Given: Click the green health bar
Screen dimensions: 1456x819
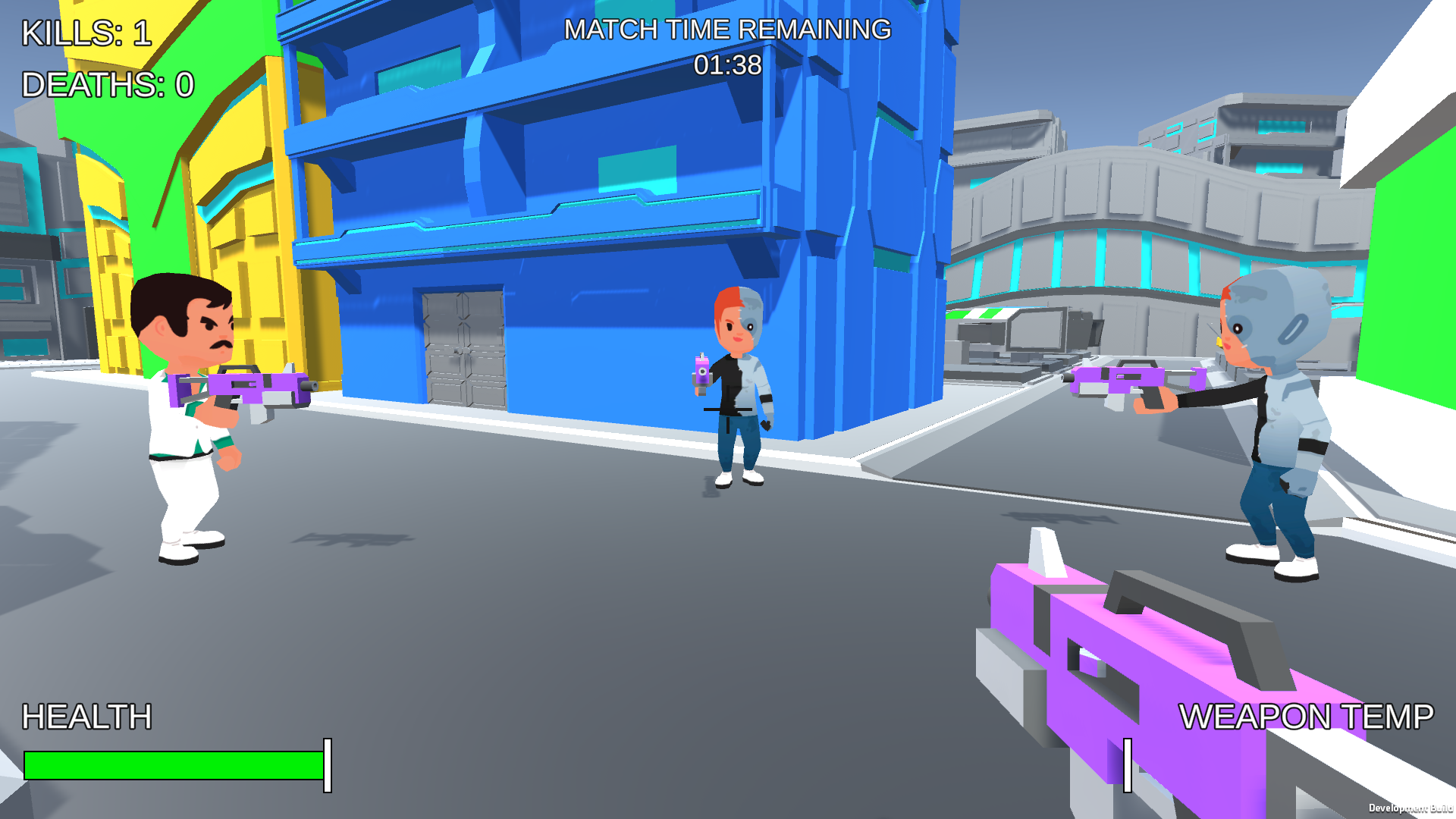Looking at the screenshot, I should click(x=171, y=766).
